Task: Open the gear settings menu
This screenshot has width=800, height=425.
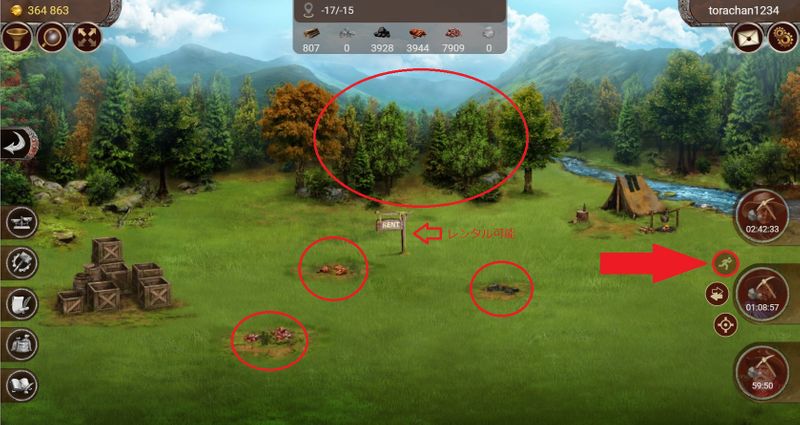Action: (x=782, y=38)
